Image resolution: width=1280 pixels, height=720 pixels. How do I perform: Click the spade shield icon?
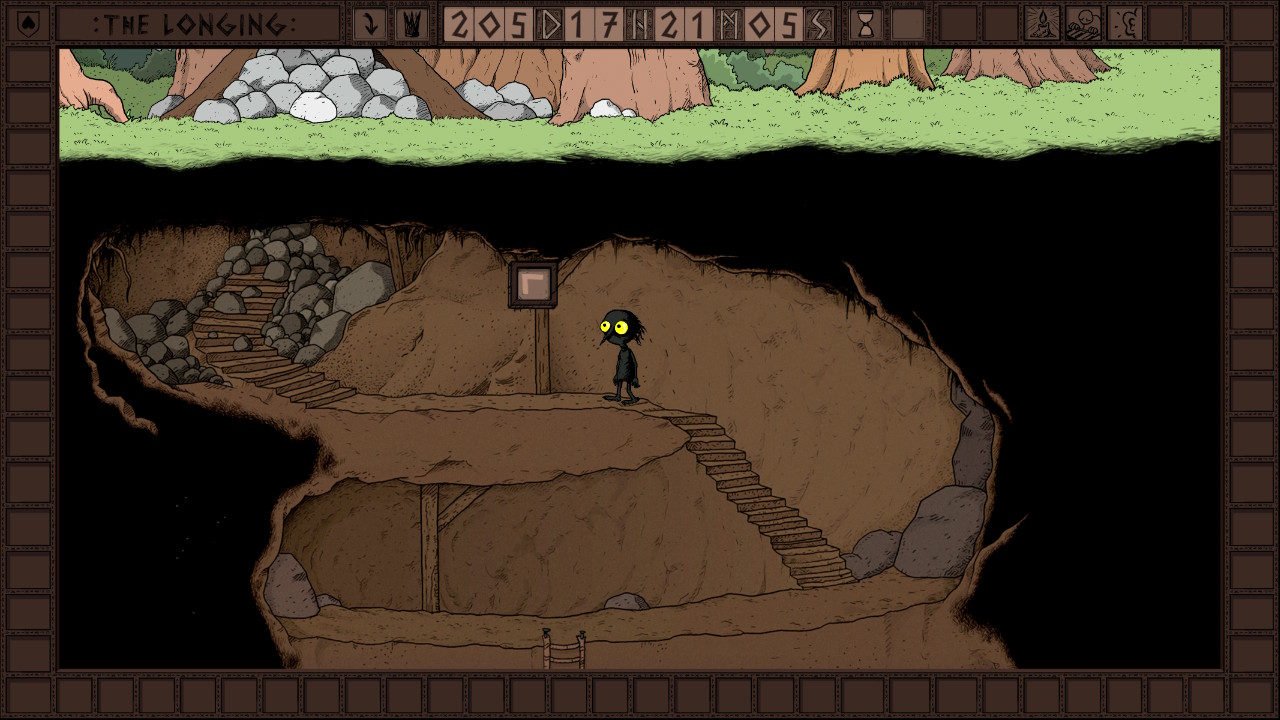pos(26,24)
